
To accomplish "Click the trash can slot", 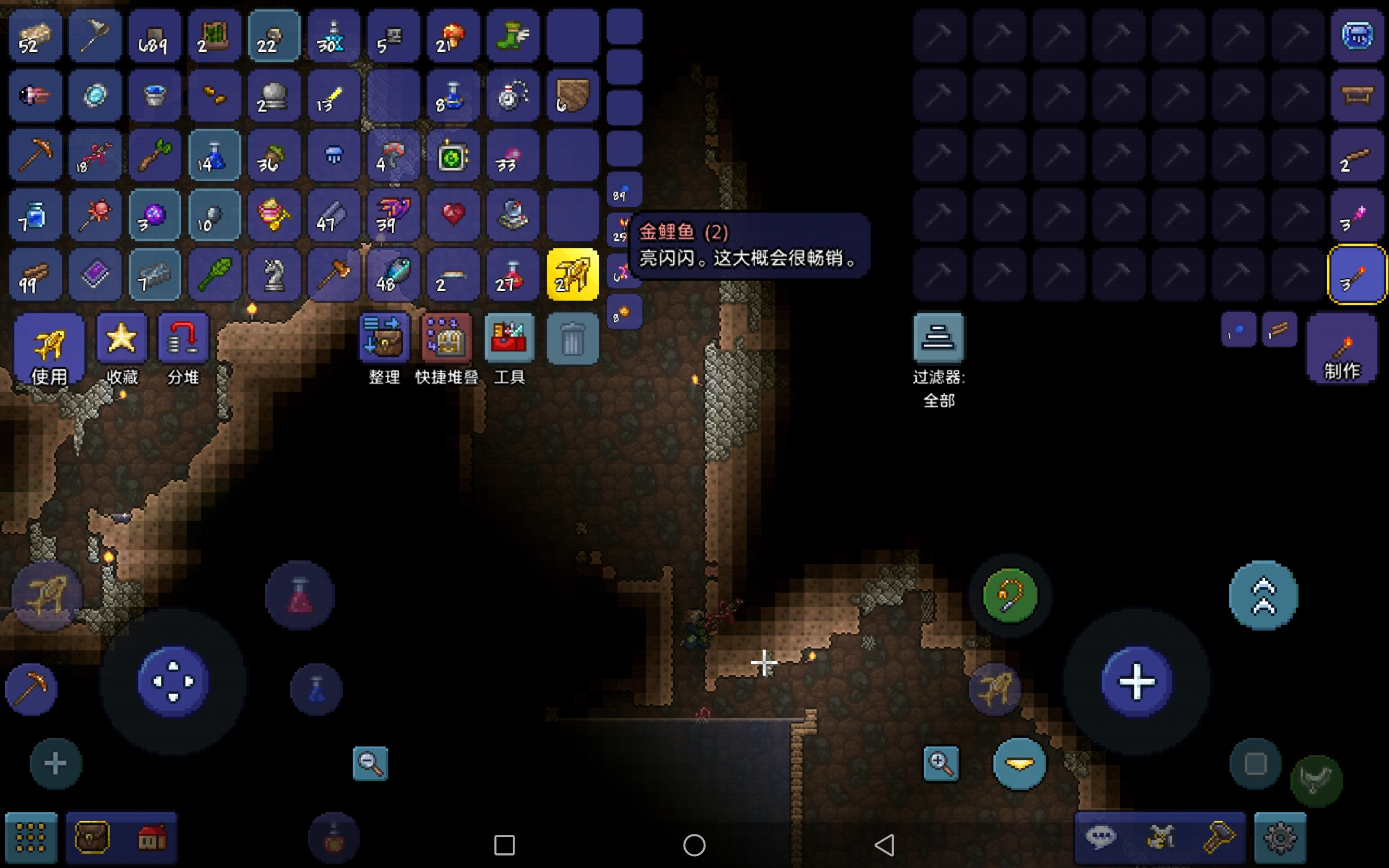I will pos(572,339).
